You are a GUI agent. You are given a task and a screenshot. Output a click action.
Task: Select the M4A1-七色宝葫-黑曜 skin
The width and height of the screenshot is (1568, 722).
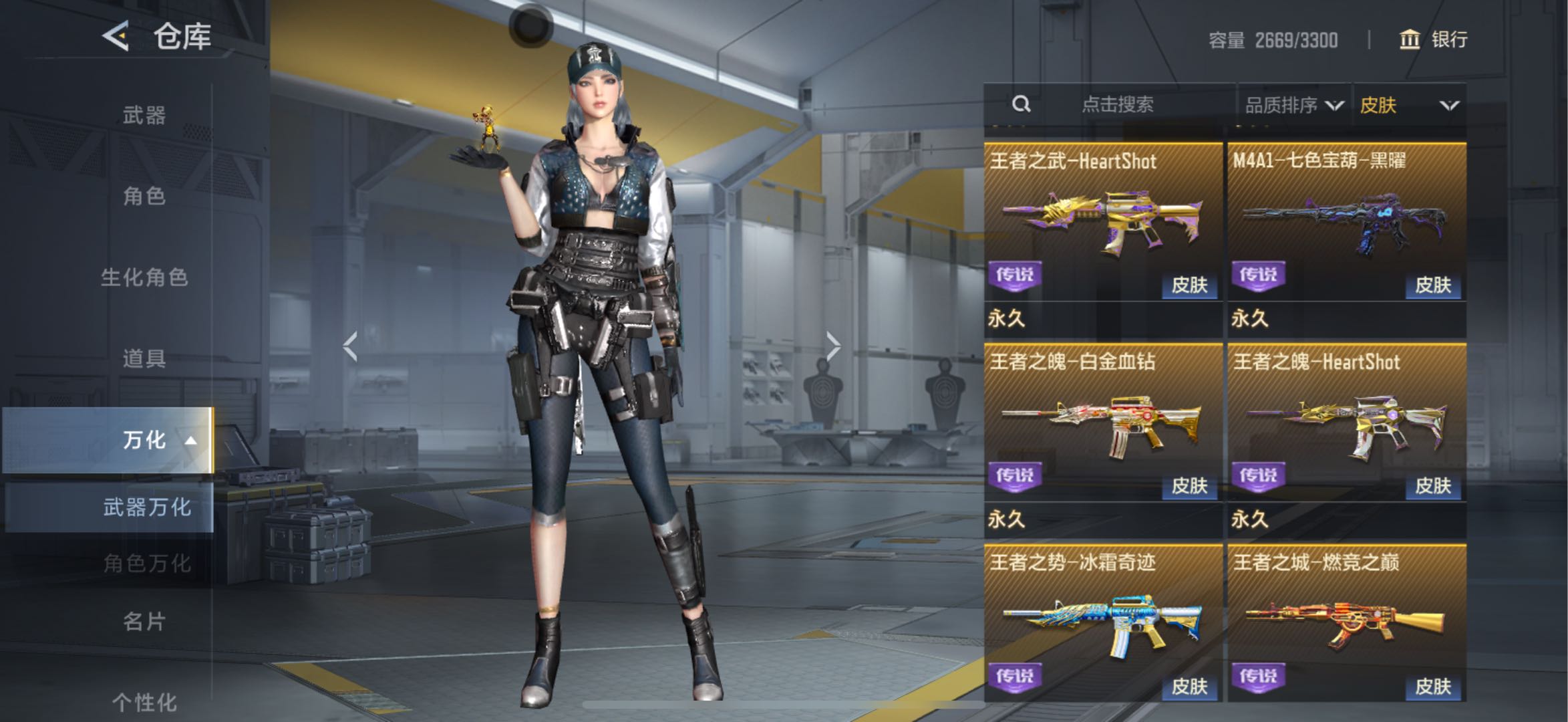click(1346, 221)
